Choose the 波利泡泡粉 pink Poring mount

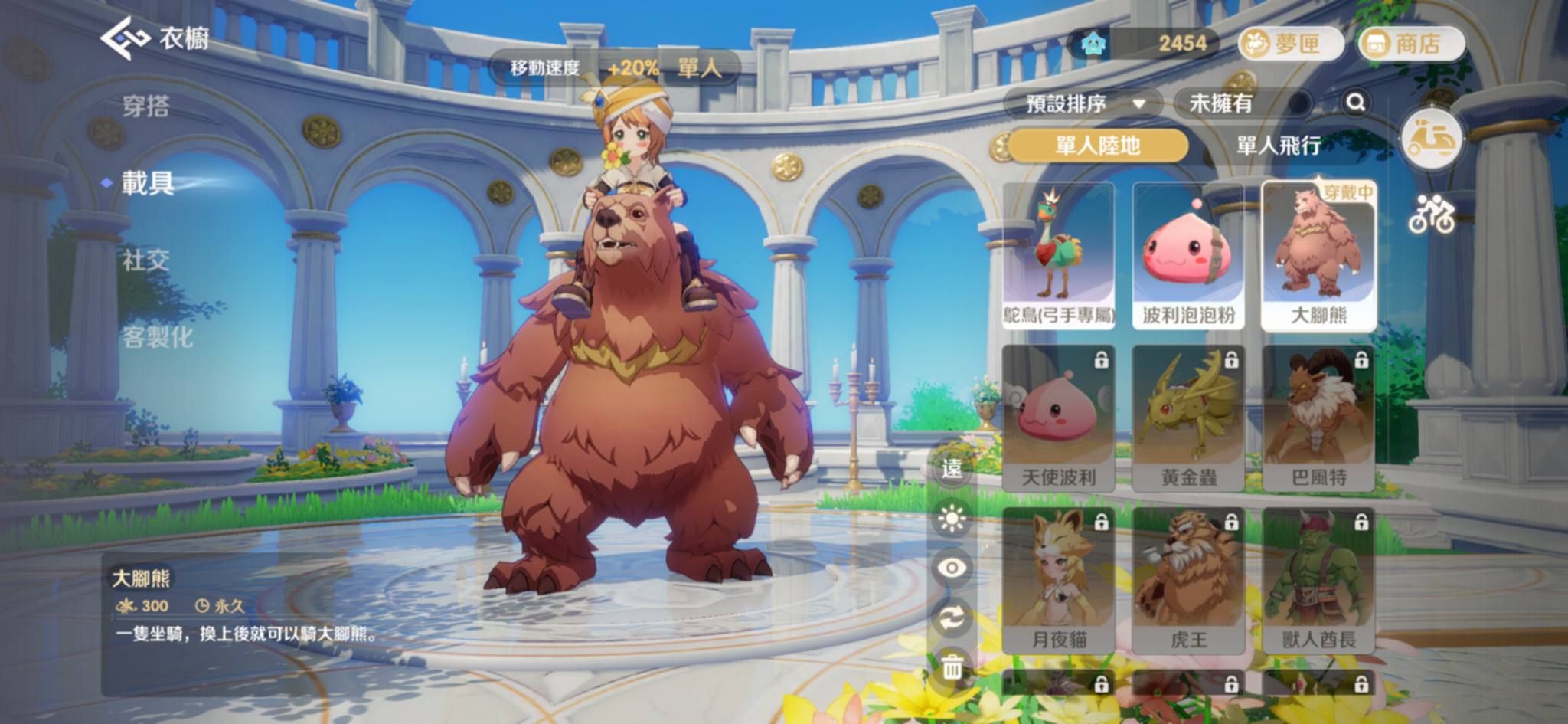(1188, 255)
